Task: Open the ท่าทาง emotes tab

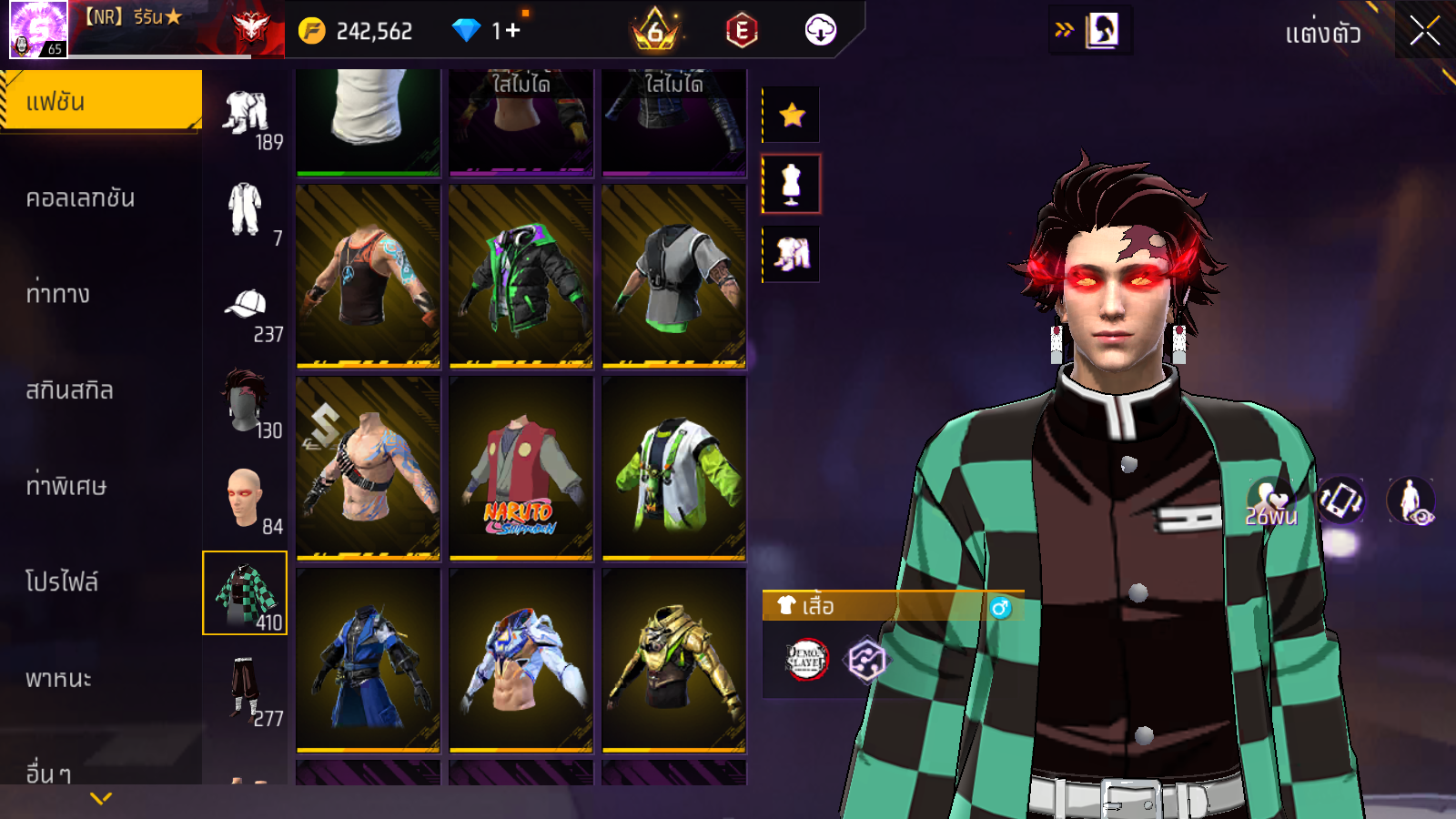Action: (58, 294)
